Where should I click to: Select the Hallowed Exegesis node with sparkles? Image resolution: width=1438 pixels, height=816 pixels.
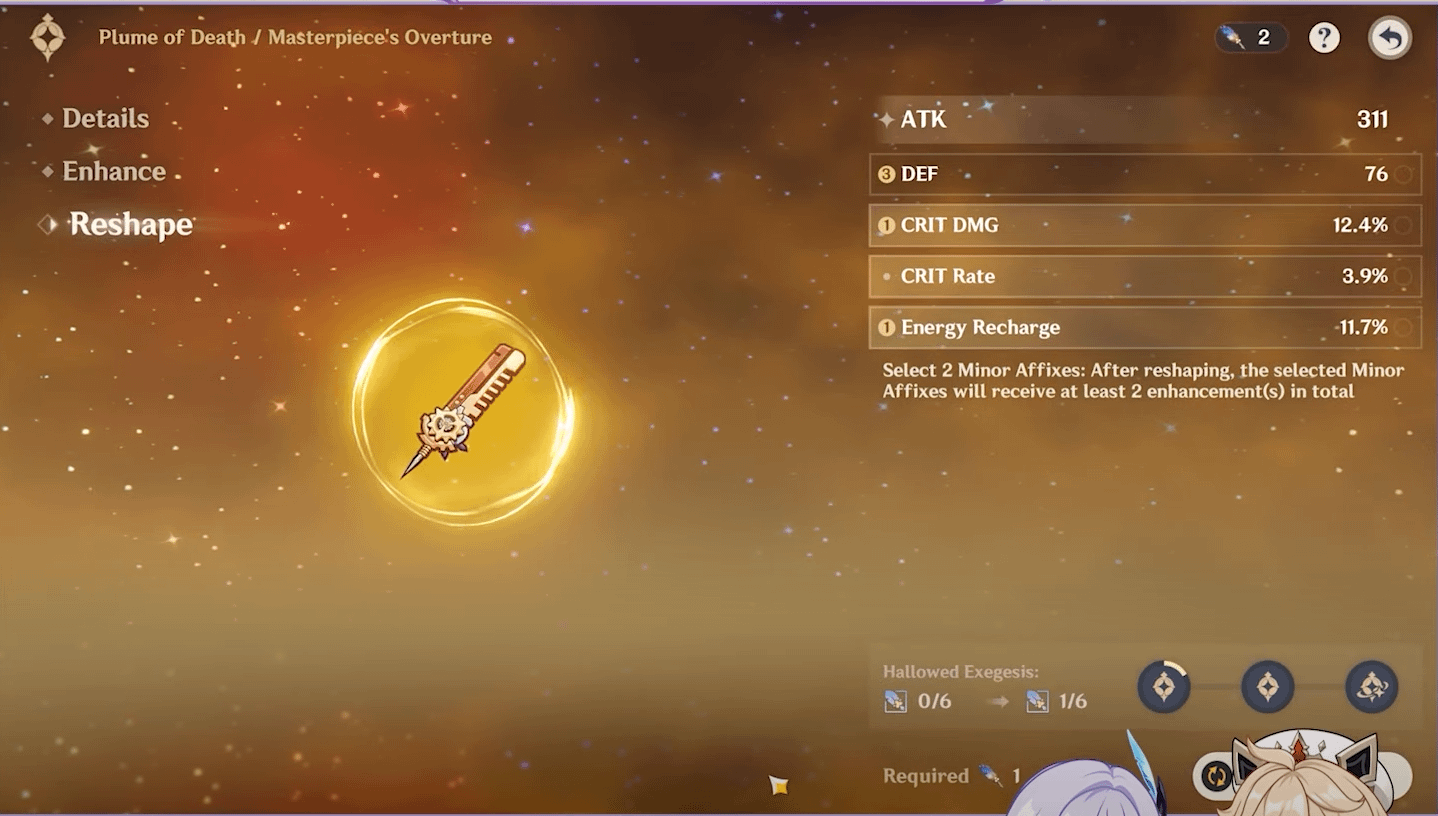coord(1371,687)
